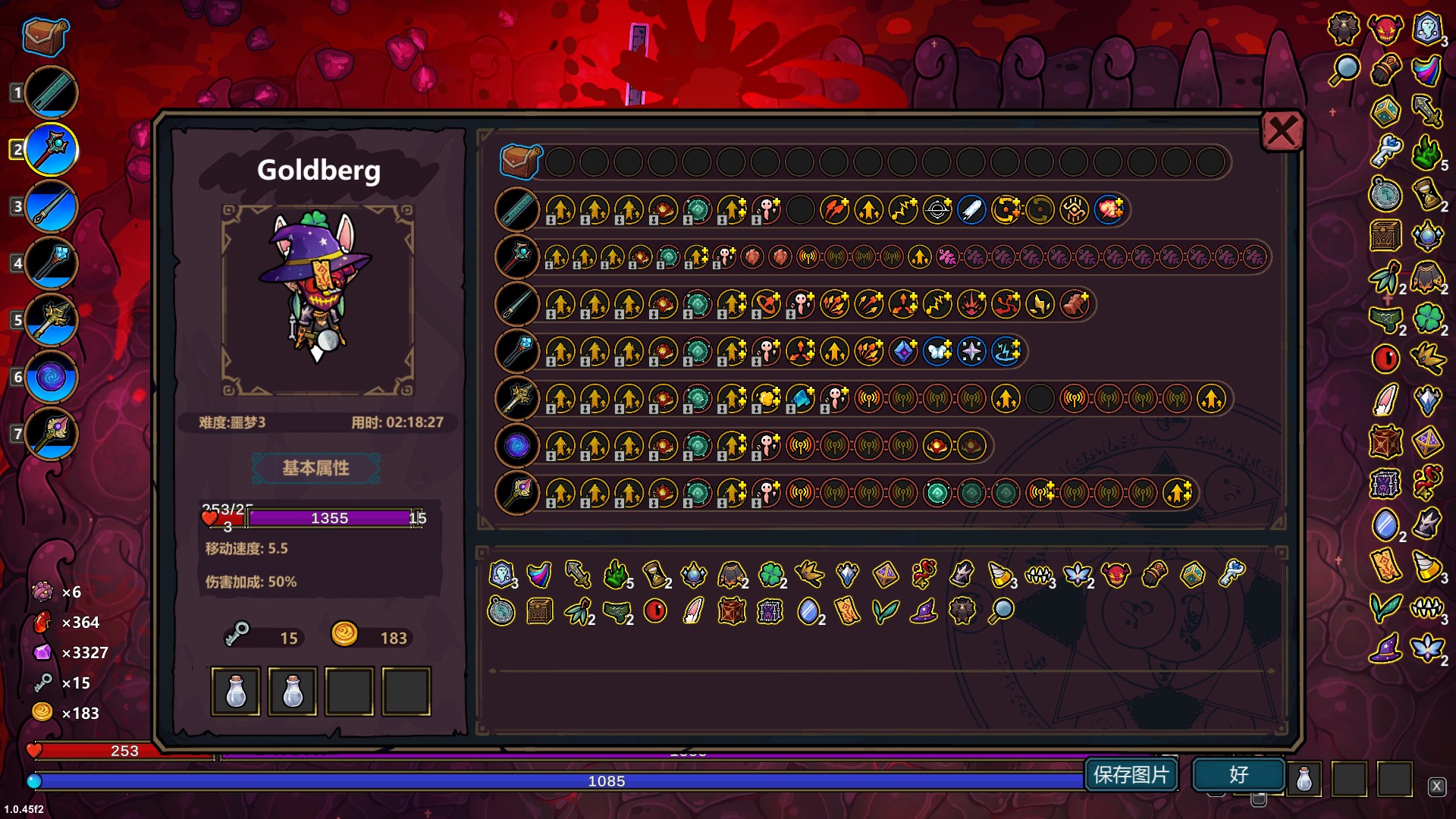The height and width of the screenshot is (819, 1456).
Task: Select the red demon mask relic
Action: (x=1116, y=574)
